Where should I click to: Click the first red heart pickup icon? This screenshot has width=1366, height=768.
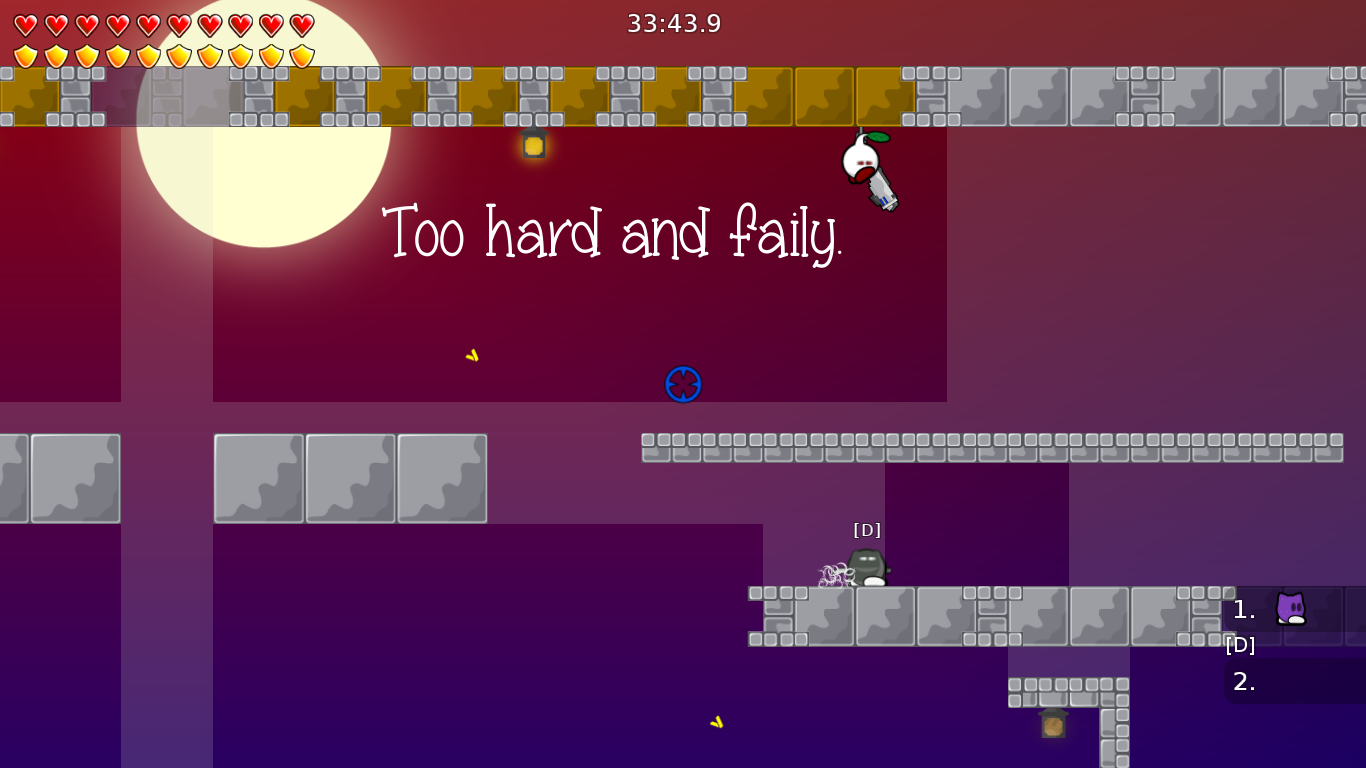24,25
